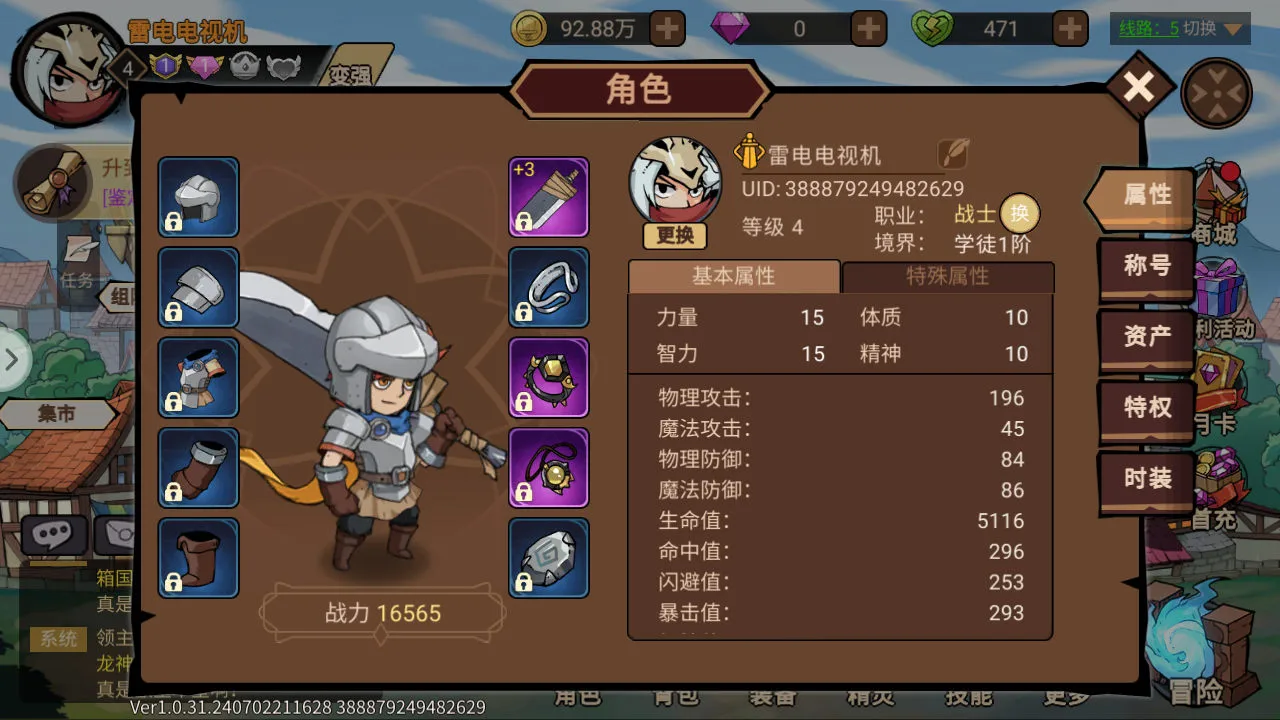Select the chest armor equipment slot
The image size is (1280, 720).
[x=198, y=377]
